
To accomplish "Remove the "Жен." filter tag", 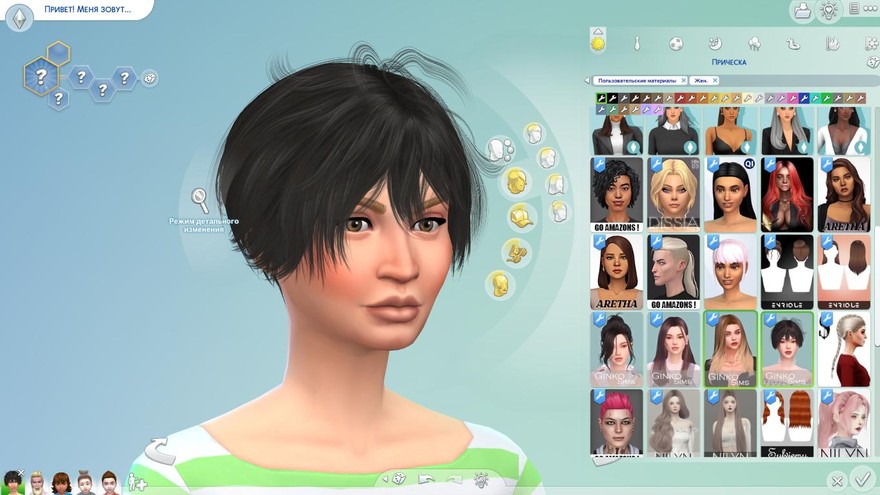I will [x=714, y=80].
